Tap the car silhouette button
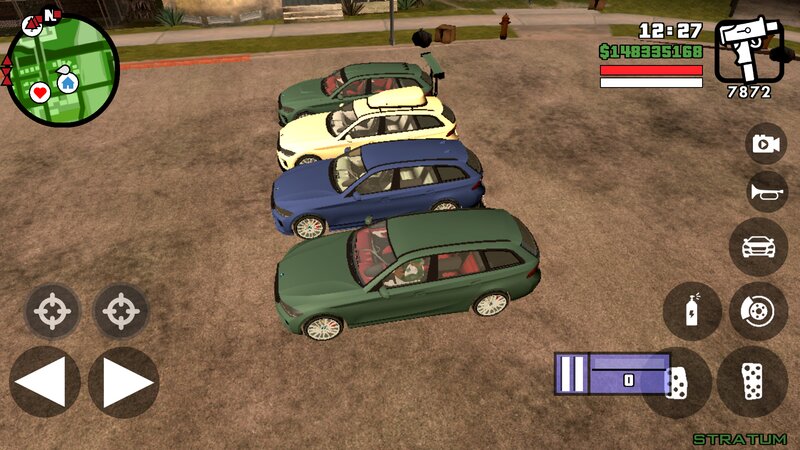 tap(758, 246)
